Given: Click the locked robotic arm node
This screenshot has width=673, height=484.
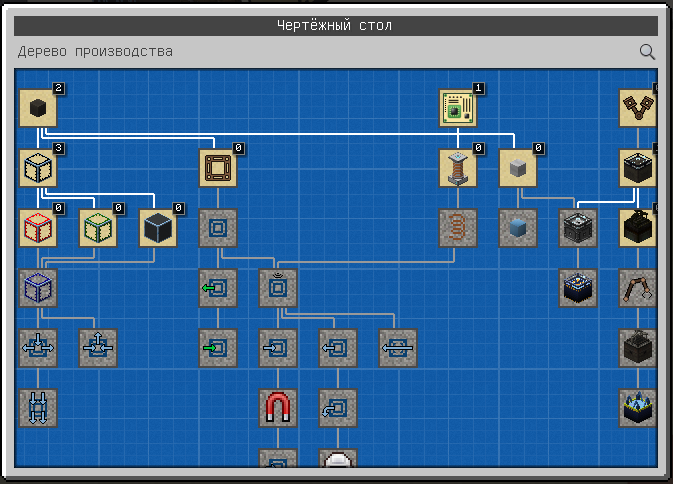Looking at the screenshot, I should tap(638, 288).
